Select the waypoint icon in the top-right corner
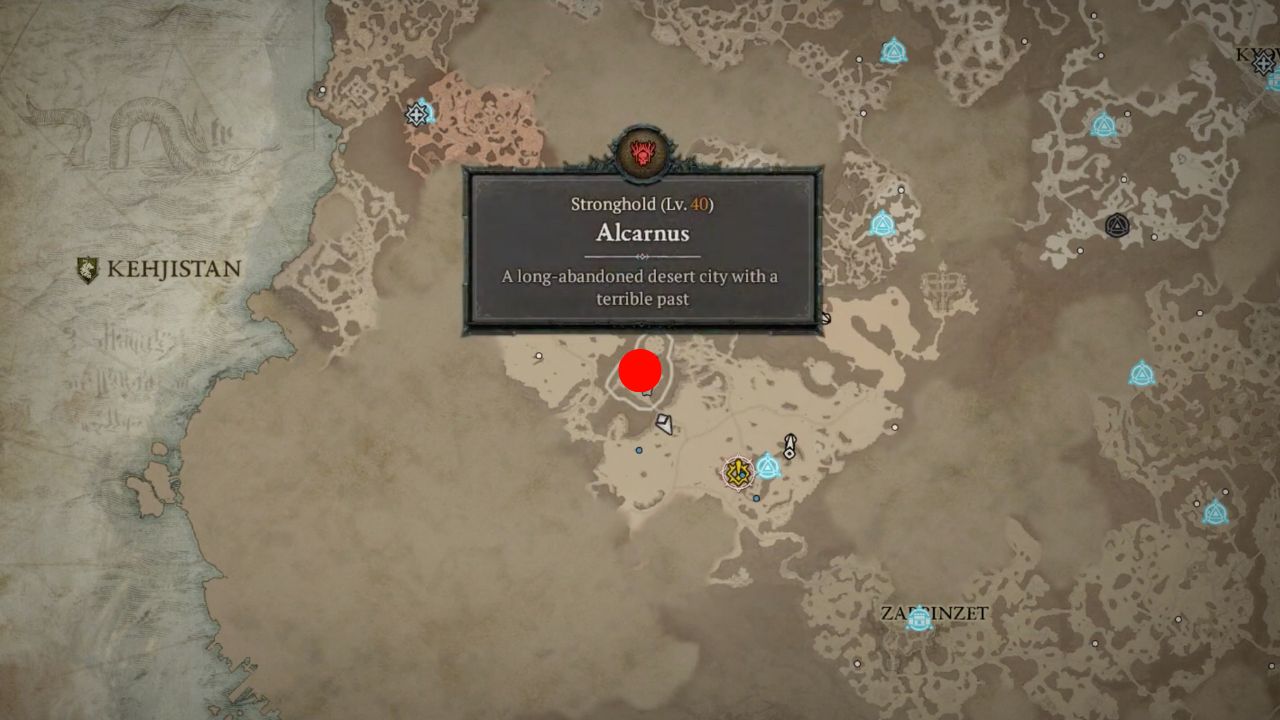This screenshot has width=1280, height=720. pos(1263,63)
